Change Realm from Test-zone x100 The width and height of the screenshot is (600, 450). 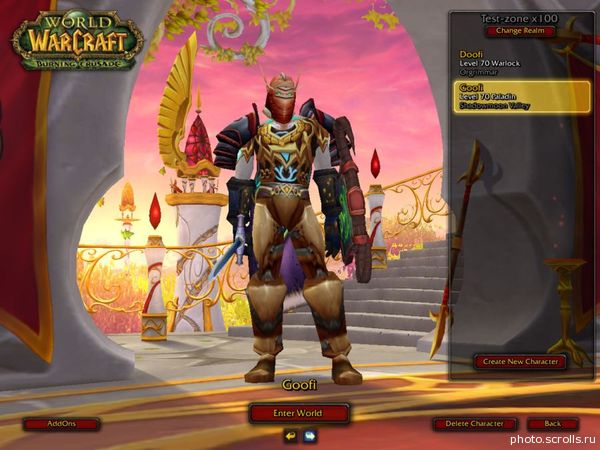(x=518, y=31)
